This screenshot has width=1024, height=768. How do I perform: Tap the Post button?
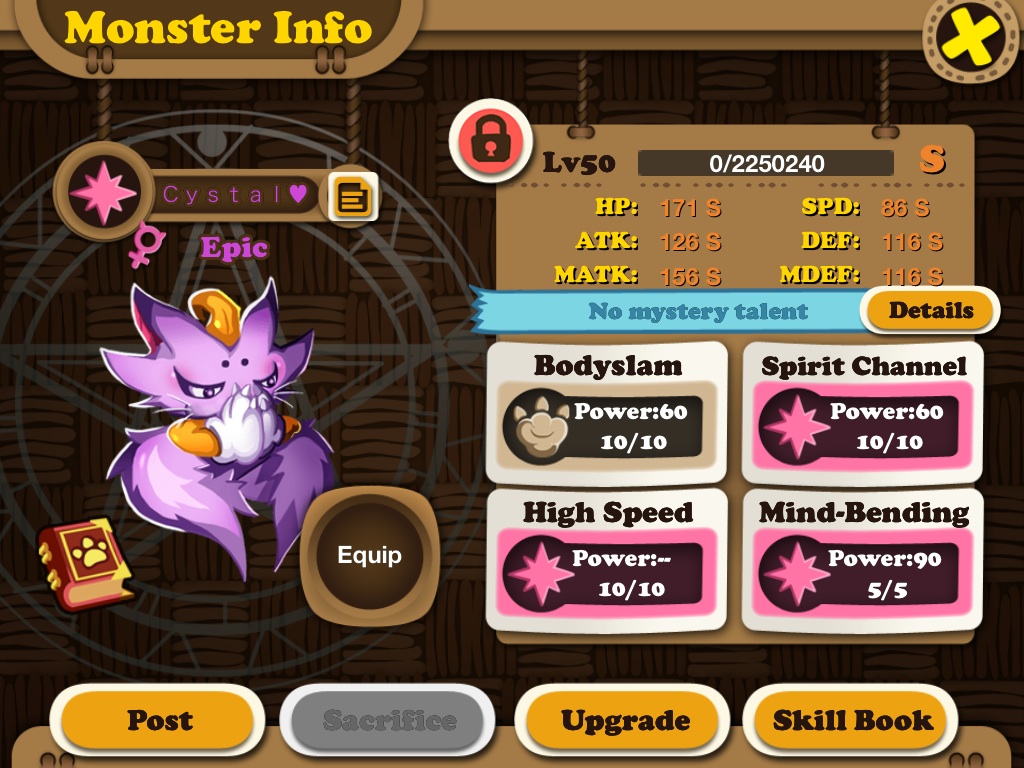[x=159, y=720]
